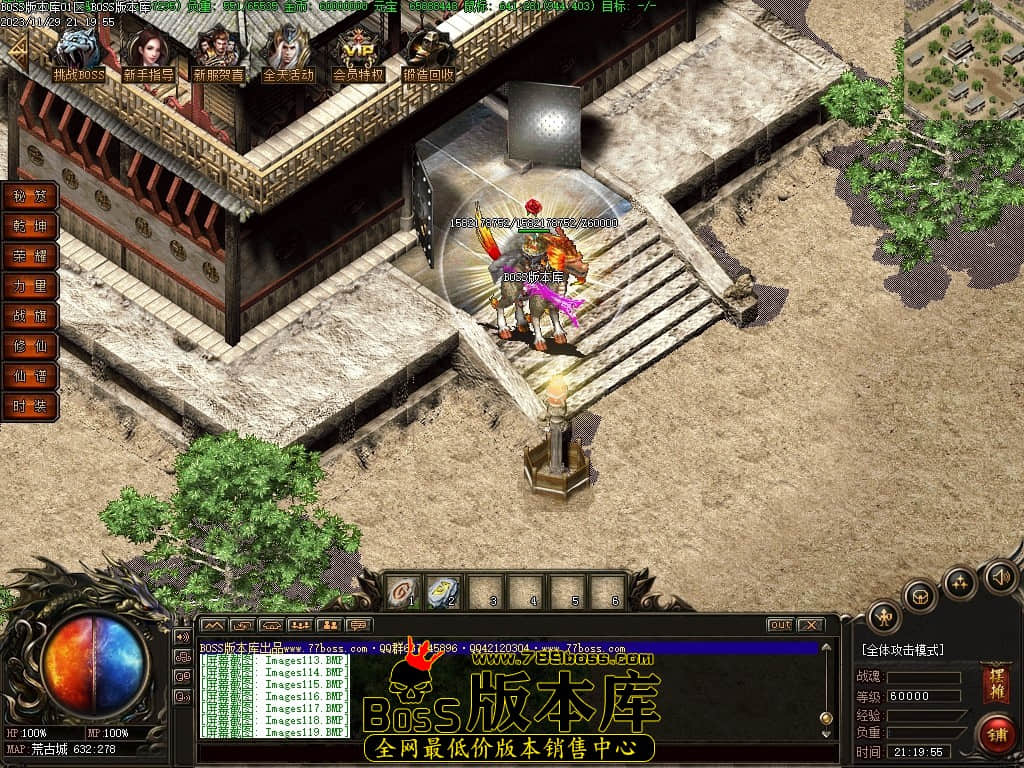This screenshot has width=1024, height=768.
Task: Toggle the sound speaker button
Action: click(1000, 576)
